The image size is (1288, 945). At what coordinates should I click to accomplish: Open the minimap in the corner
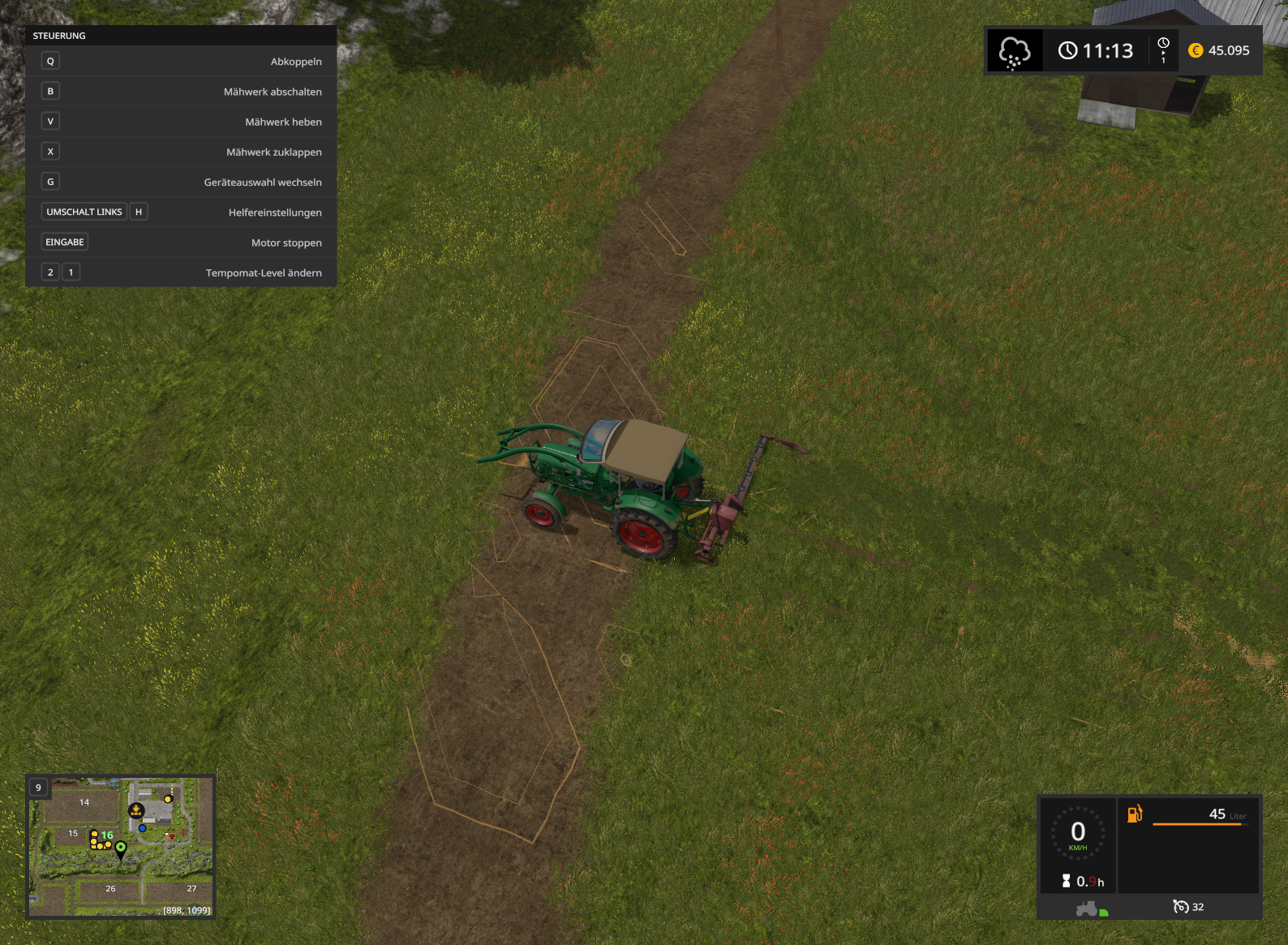121,847
